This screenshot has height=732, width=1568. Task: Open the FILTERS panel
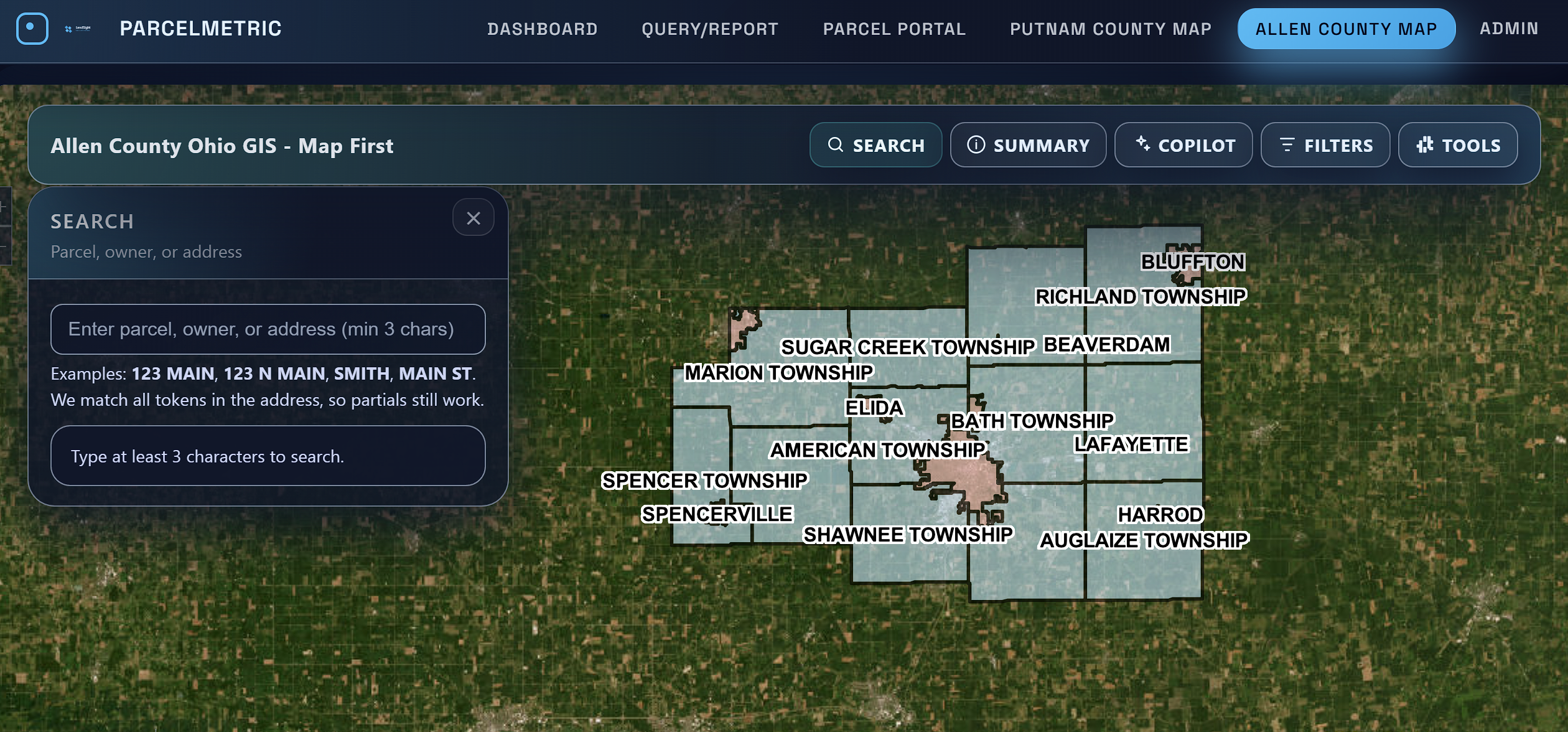pos(1325,144)
